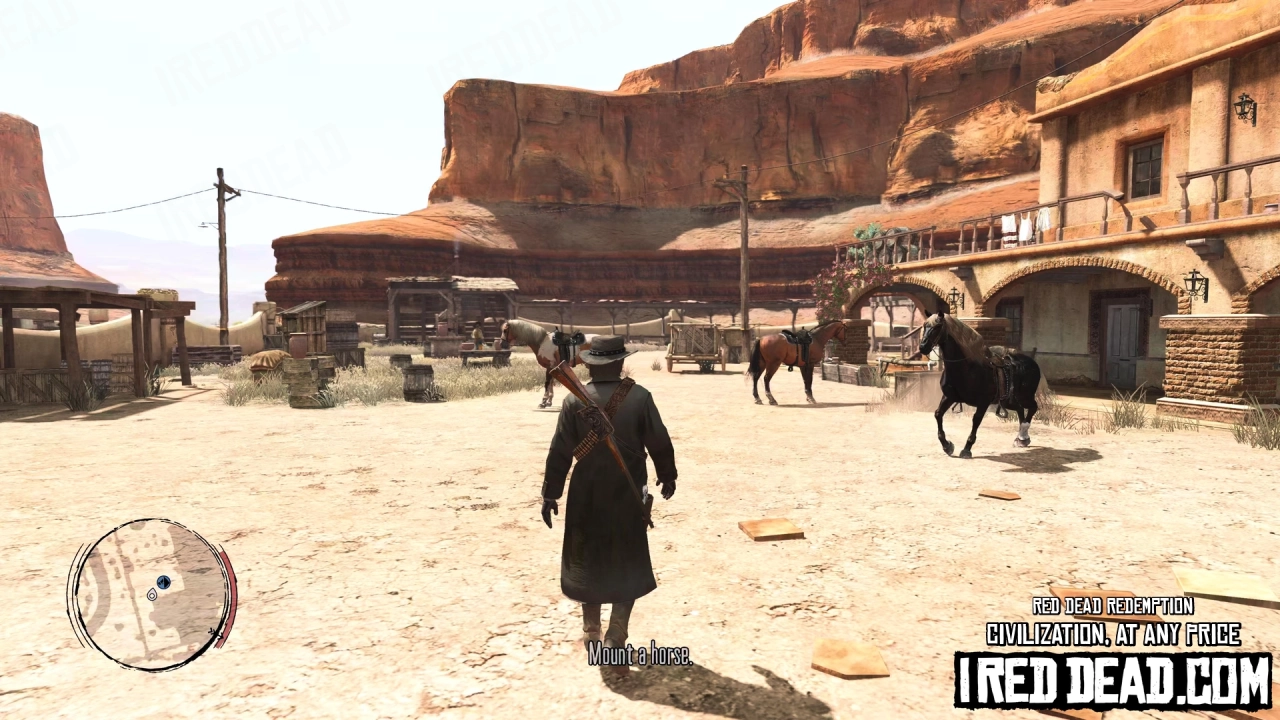Select the CIVILIZATION, AT ANY PRICE tagline

(1113, 633)
